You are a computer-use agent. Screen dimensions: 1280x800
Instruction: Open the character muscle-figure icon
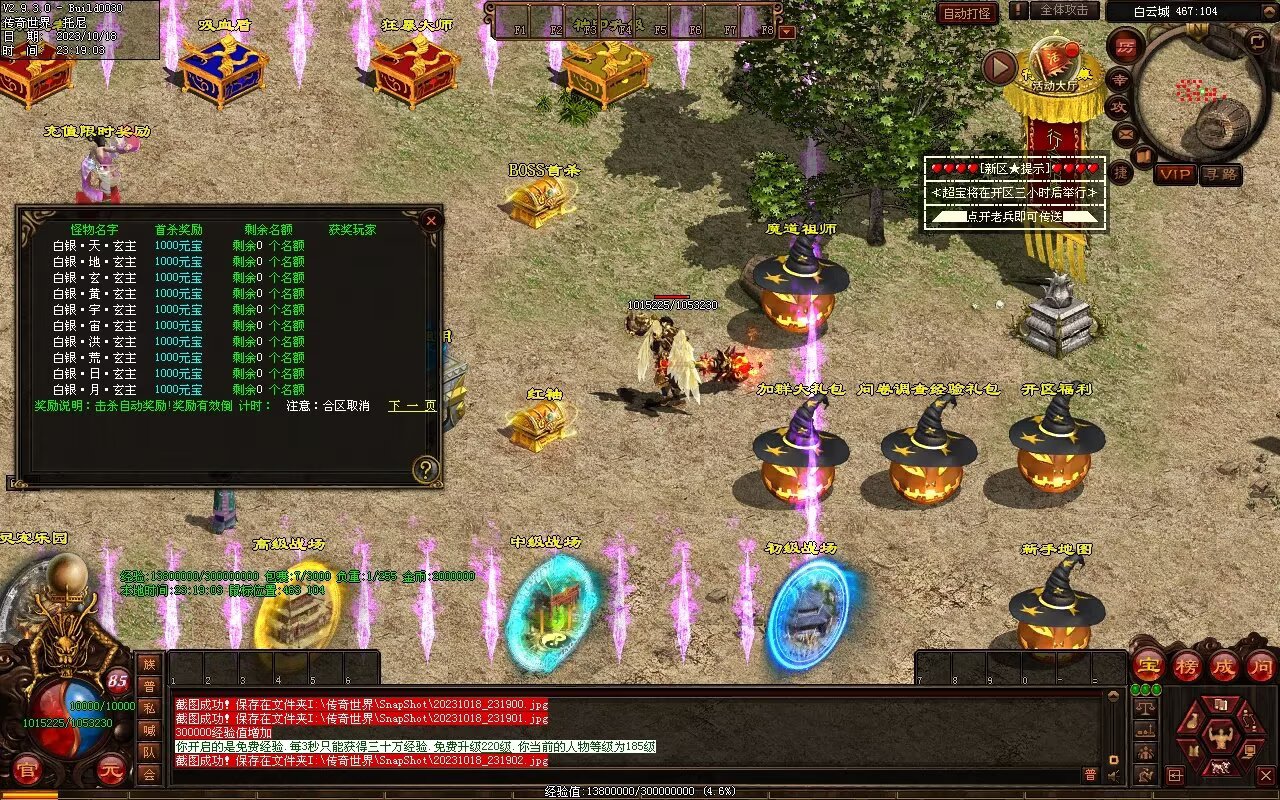coord(1219,740)
